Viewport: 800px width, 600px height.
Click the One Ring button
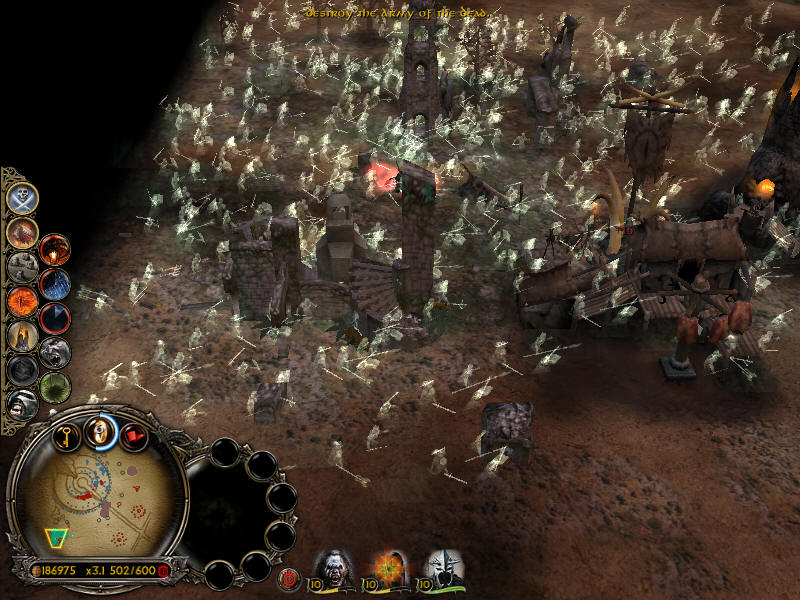99,431
